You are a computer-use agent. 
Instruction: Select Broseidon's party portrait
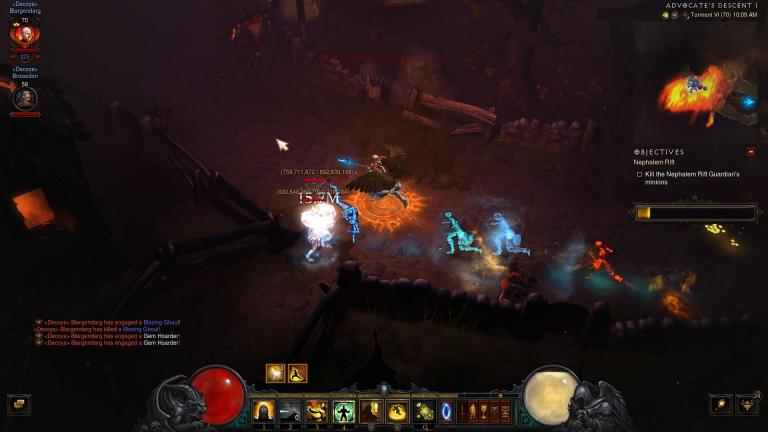(x=24, y=98)
